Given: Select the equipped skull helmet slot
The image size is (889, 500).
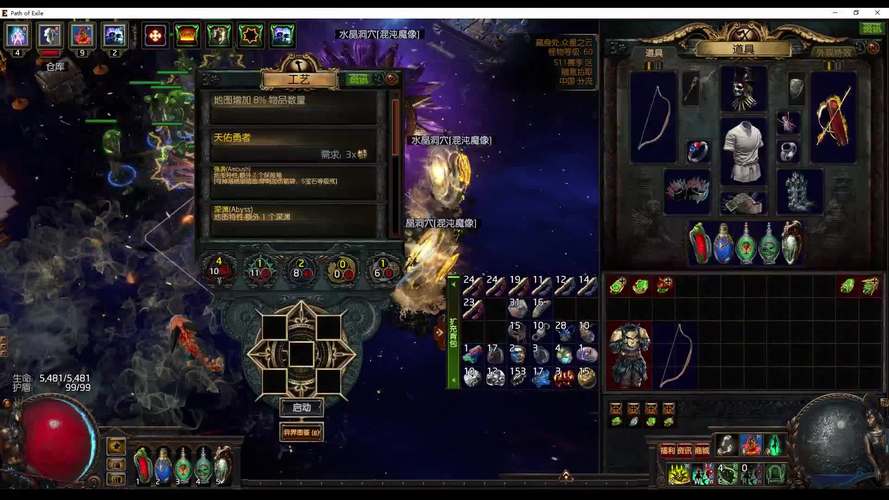Looking at the screenshot, I should pos(743,89).
